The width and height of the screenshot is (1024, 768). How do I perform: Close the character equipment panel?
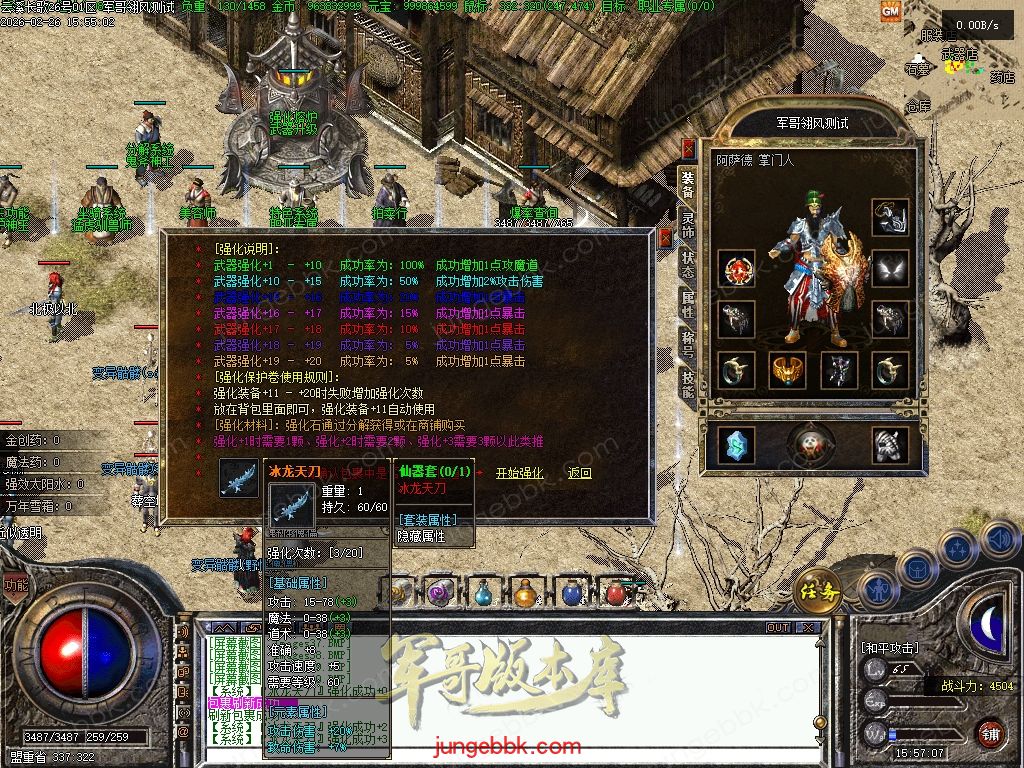[x=688, y=149]
